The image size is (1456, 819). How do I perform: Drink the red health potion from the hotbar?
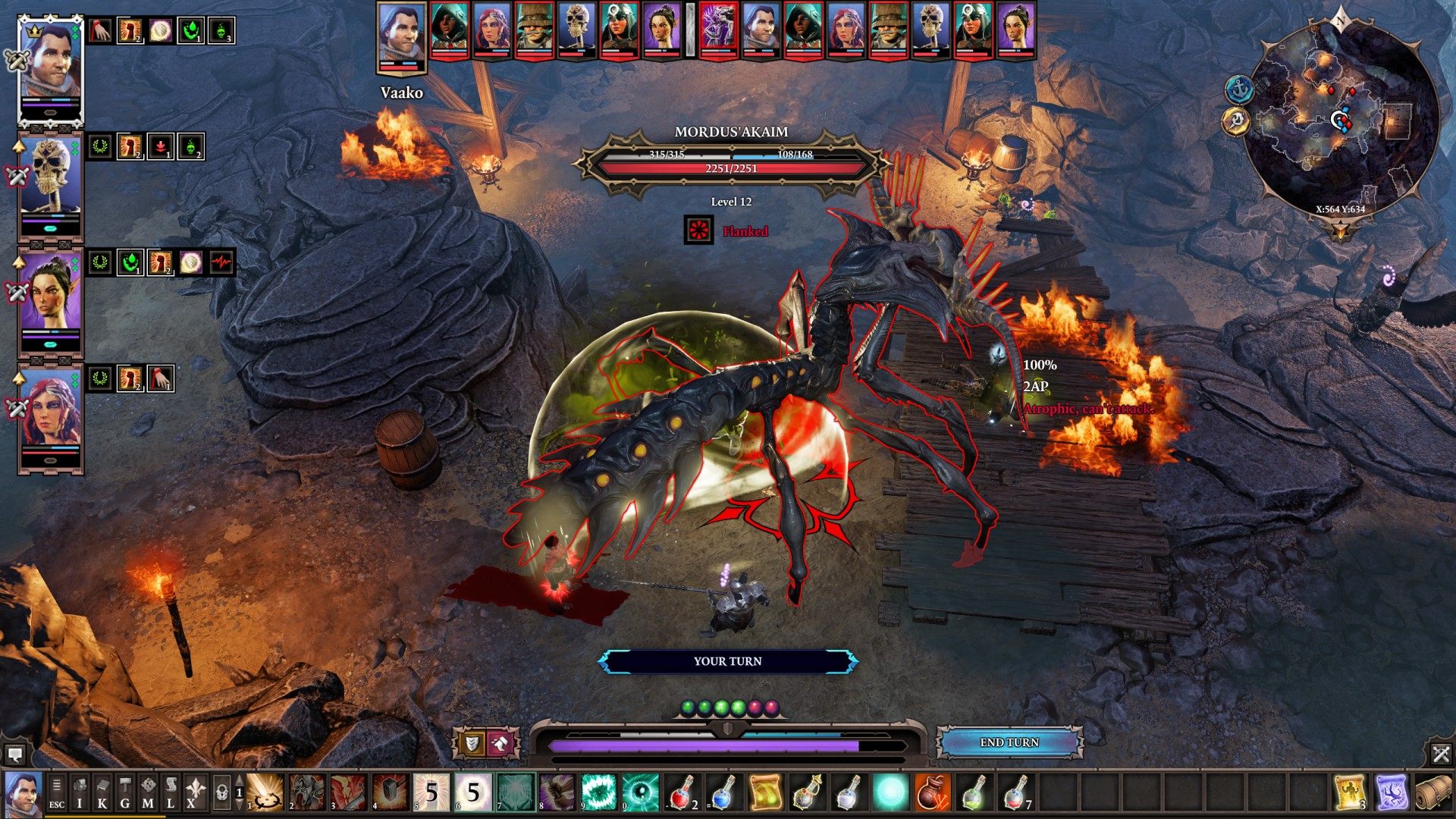(682, 791)
